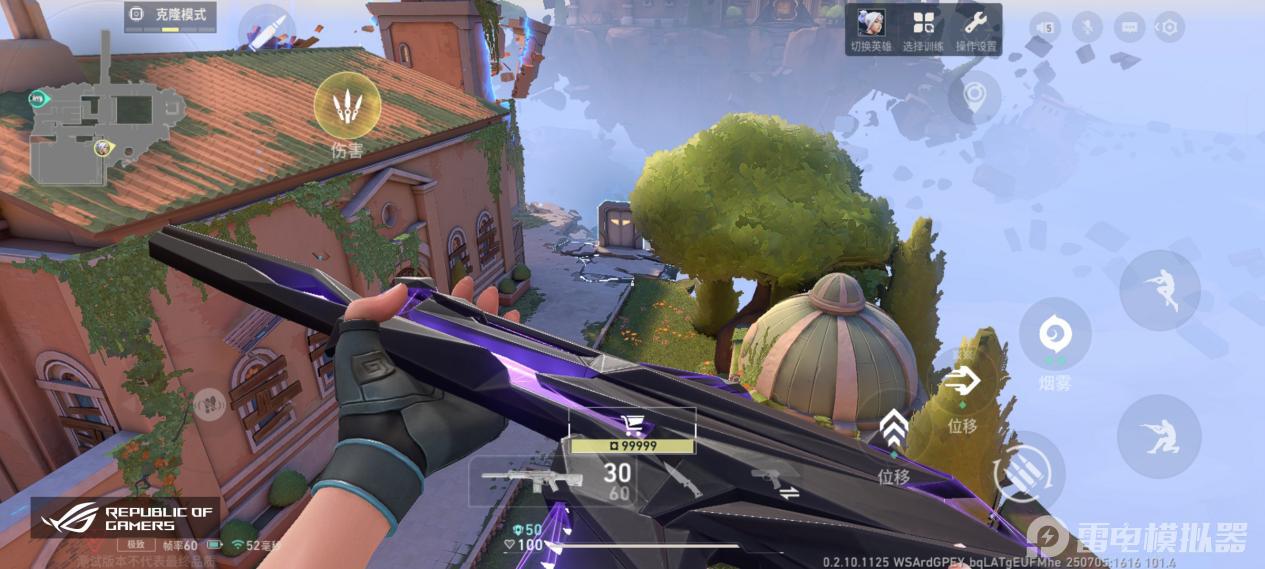The width and height of the screenshot is (1265, 569).
Task: Use the 位移 upward chevron ability
Action: click(894, 431)
